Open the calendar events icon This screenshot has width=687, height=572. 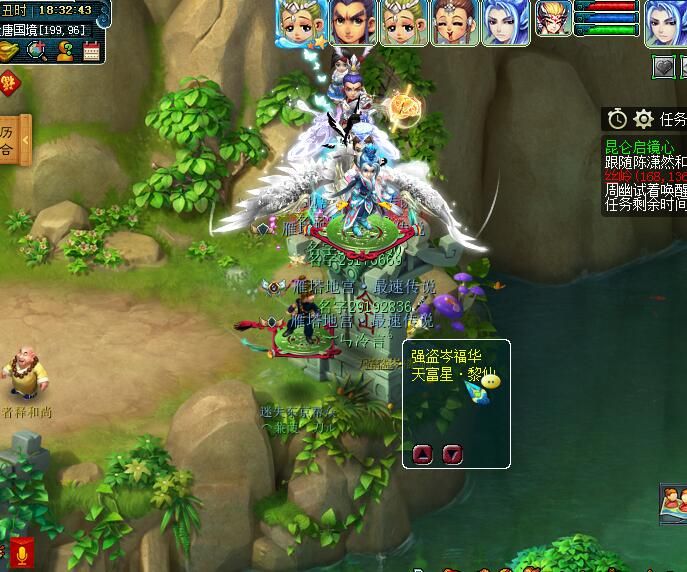pyautogui.click(x=91, y=50)
